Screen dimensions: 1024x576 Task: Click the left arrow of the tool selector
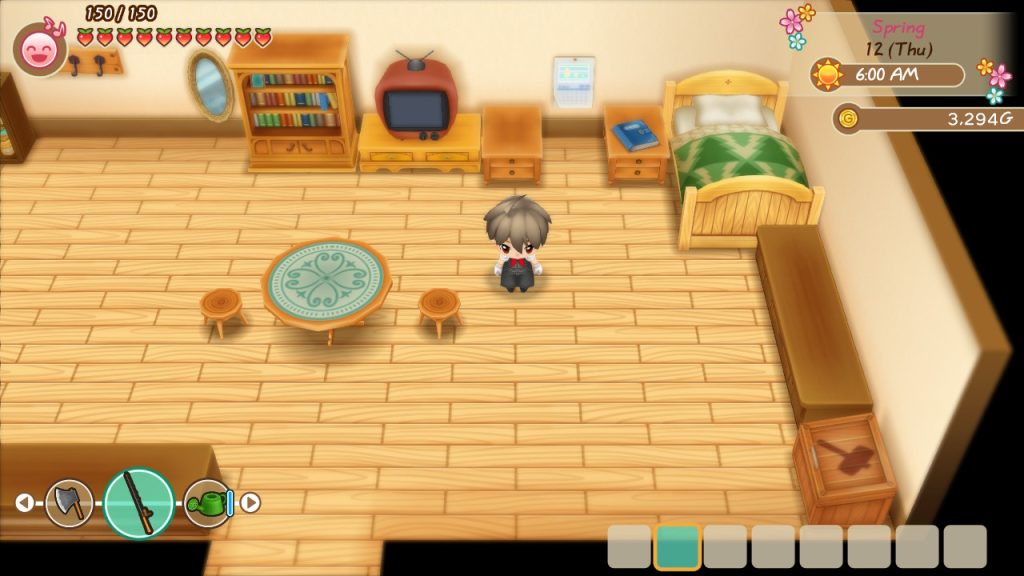24,503
